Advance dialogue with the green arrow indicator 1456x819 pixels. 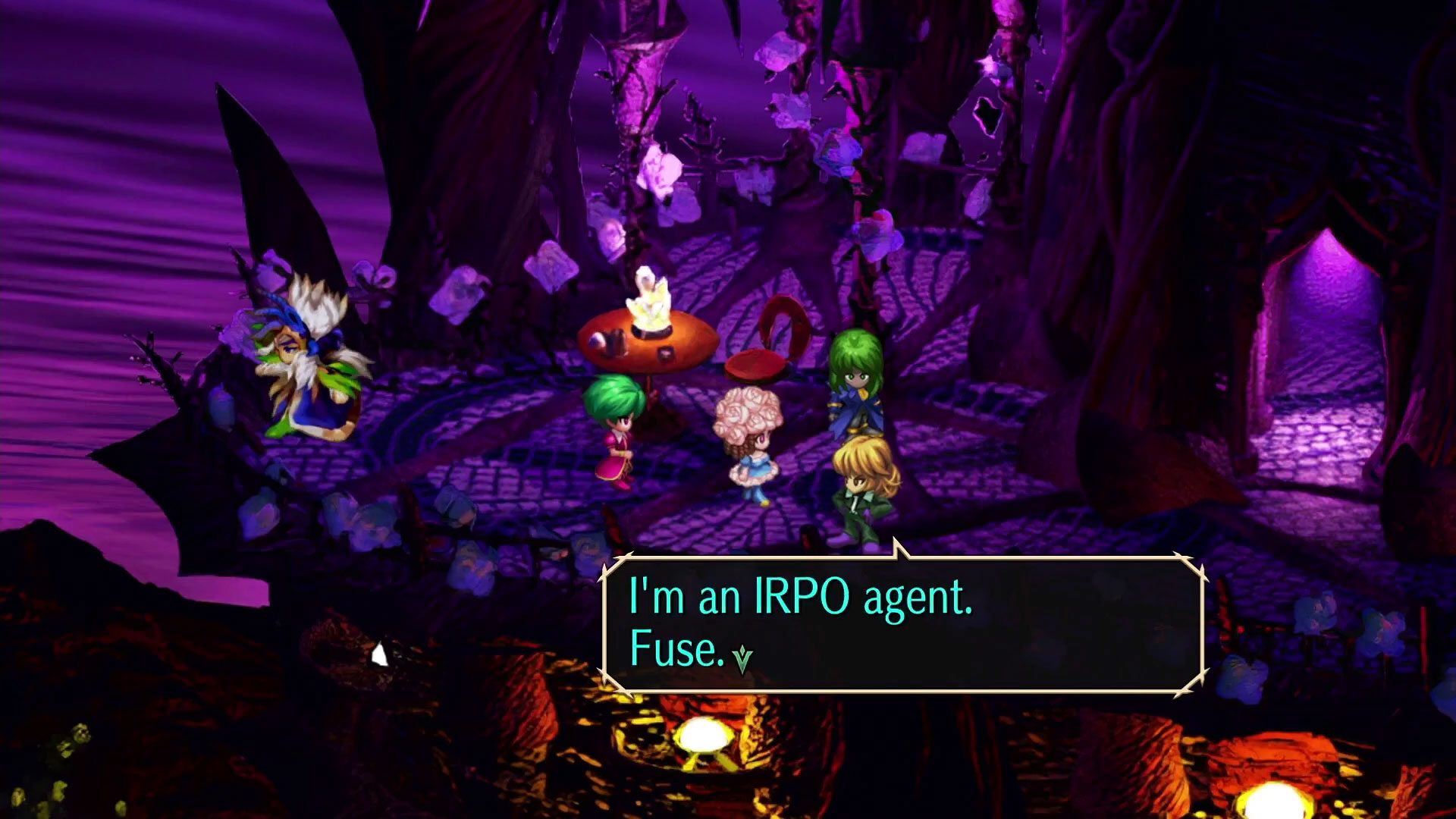742,659
